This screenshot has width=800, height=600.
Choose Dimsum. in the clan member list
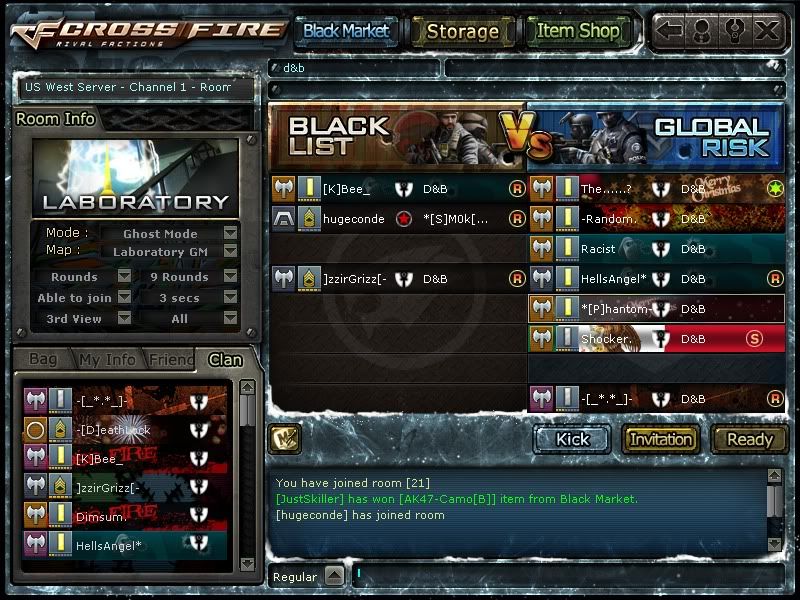(100, 517)
